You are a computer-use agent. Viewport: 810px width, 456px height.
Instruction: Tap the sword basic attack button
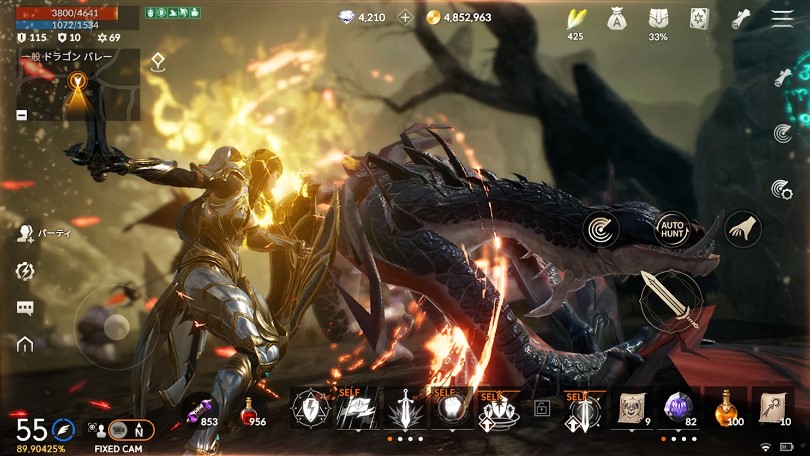pos(672,299)
